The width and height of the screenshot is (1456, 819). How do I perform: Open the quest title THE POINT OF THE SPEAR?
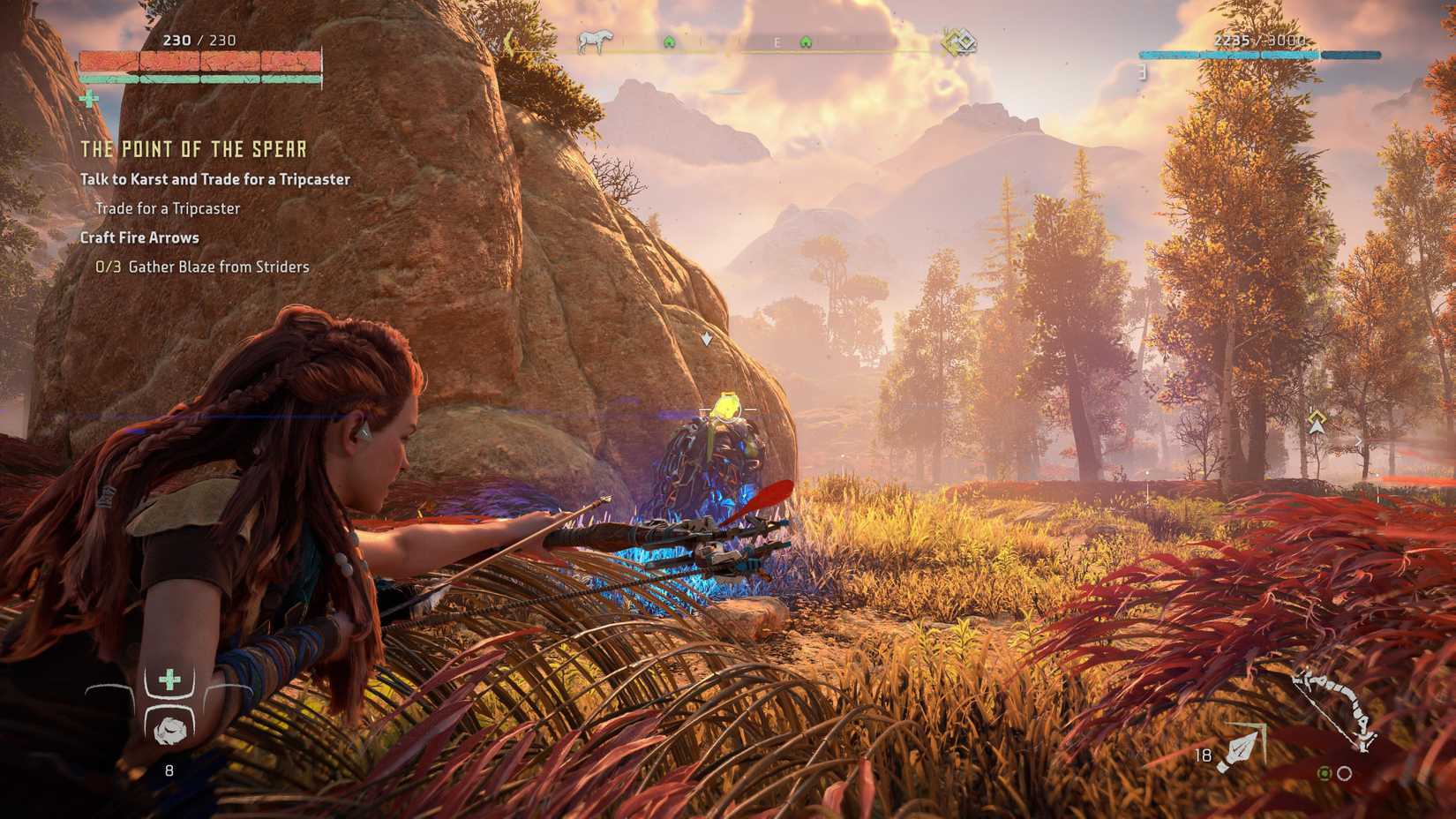[x=192, y=149]
